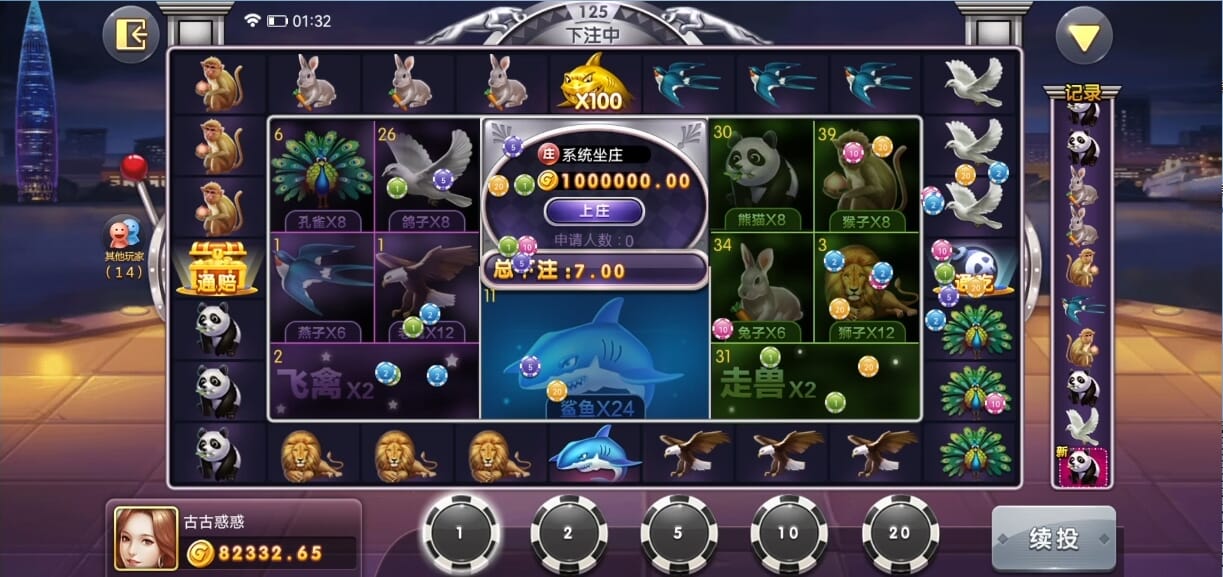This screenshot has height=577, width=1223.
Task: Place a bet on the lion 狮子X12
Action: (866, 285)
